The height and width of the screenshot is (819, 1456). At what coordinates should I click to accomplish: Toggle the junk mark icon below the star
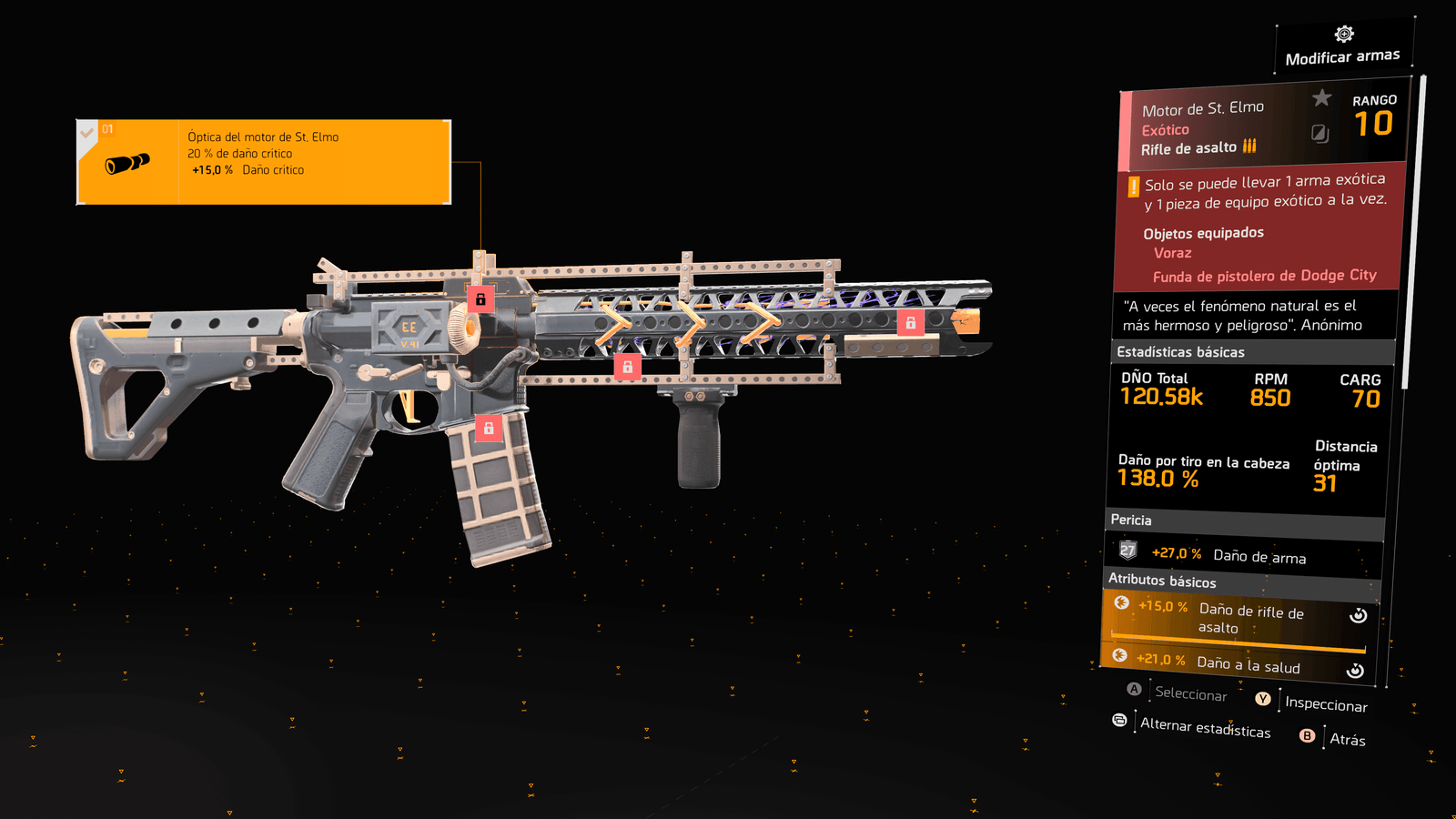(1319, 134)
